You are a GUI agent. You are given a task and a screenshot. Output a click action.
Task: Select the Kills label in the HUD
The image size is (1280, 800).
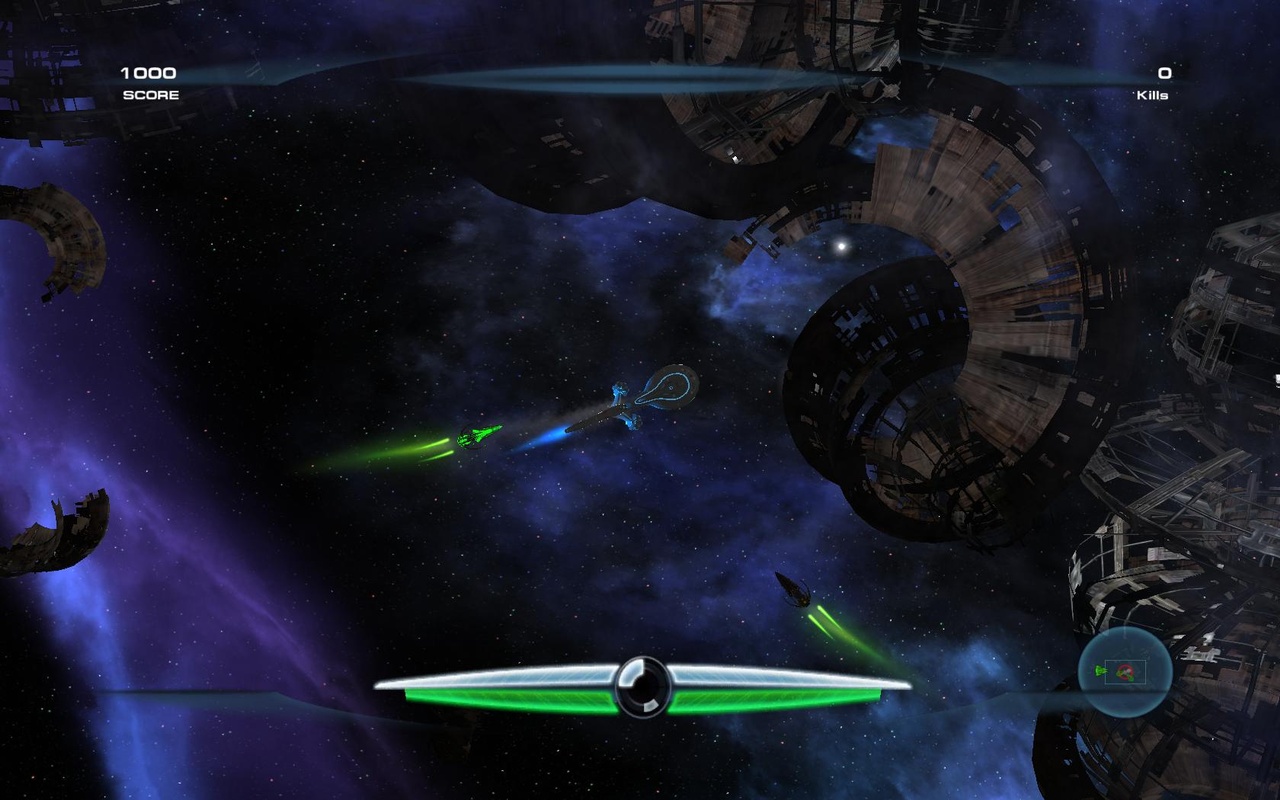click(x=1154, y=94)
